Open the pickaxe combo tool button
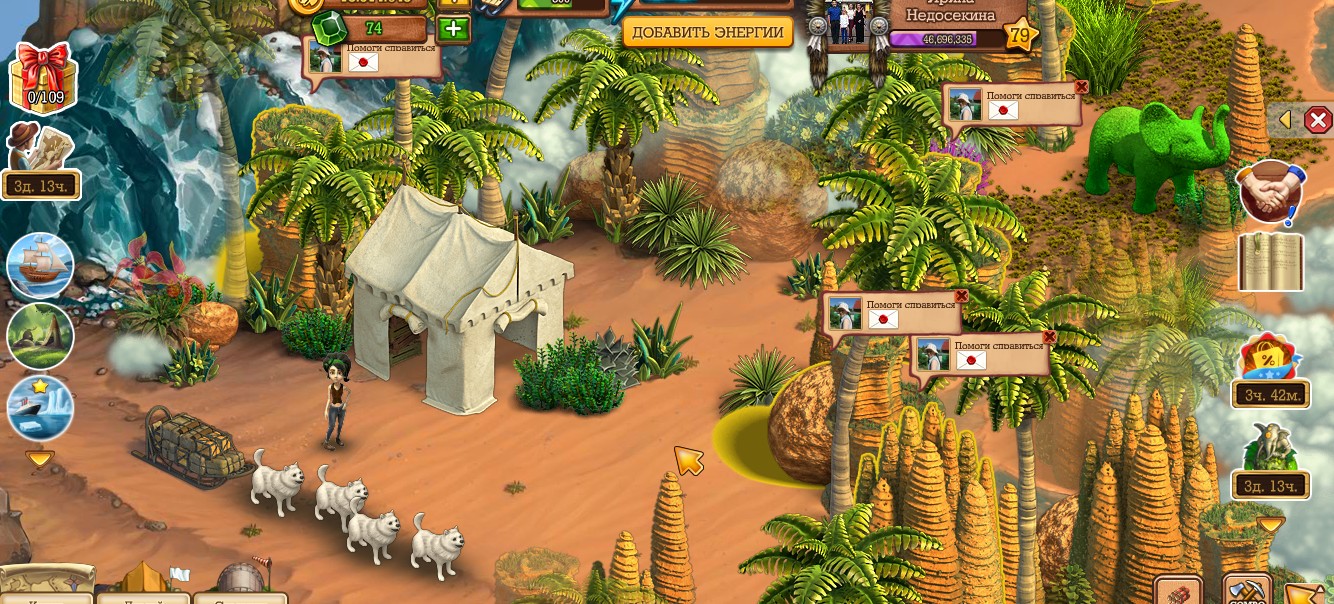This screenshot has width=1334, height=604. point(1247,591)
